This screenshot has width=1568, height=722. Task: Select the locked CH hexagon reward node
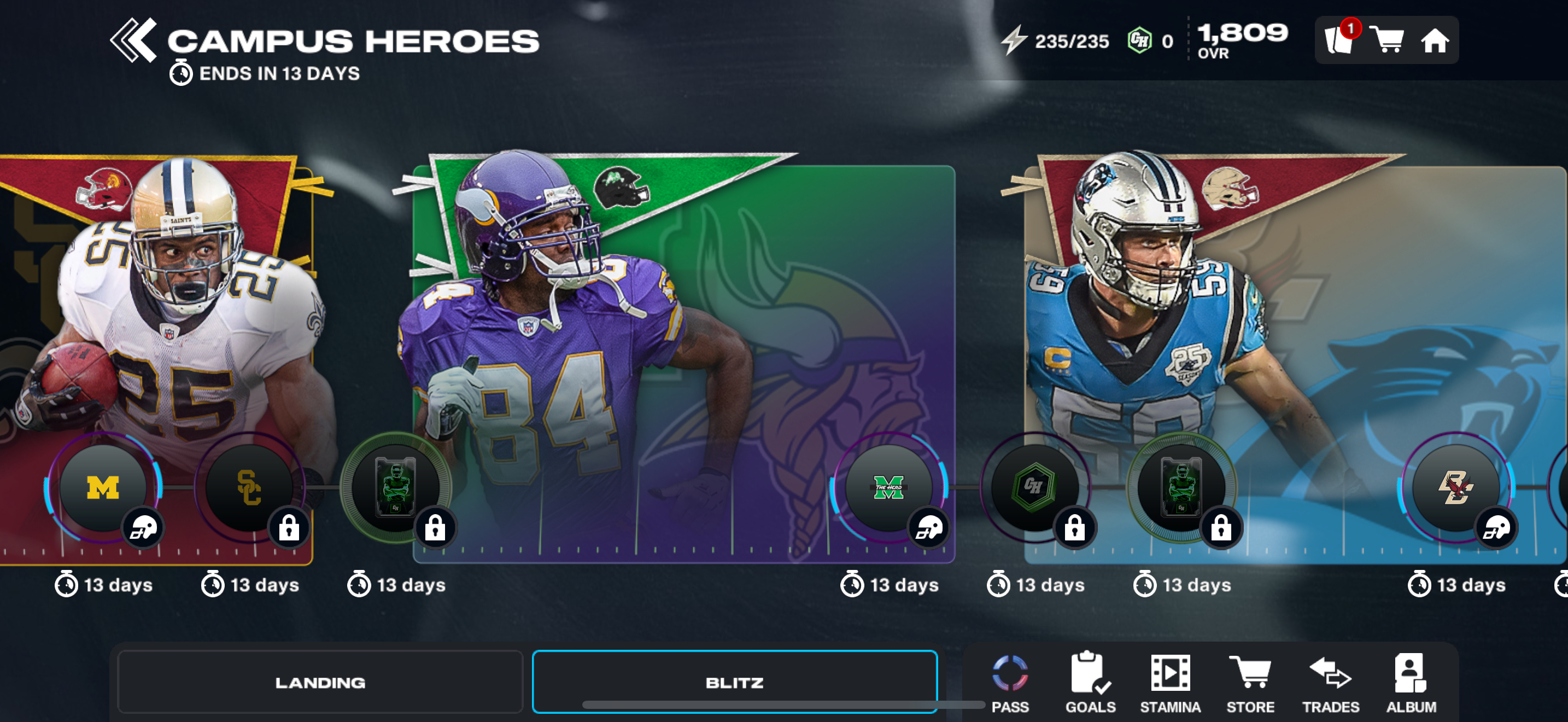coord(1033,488)
